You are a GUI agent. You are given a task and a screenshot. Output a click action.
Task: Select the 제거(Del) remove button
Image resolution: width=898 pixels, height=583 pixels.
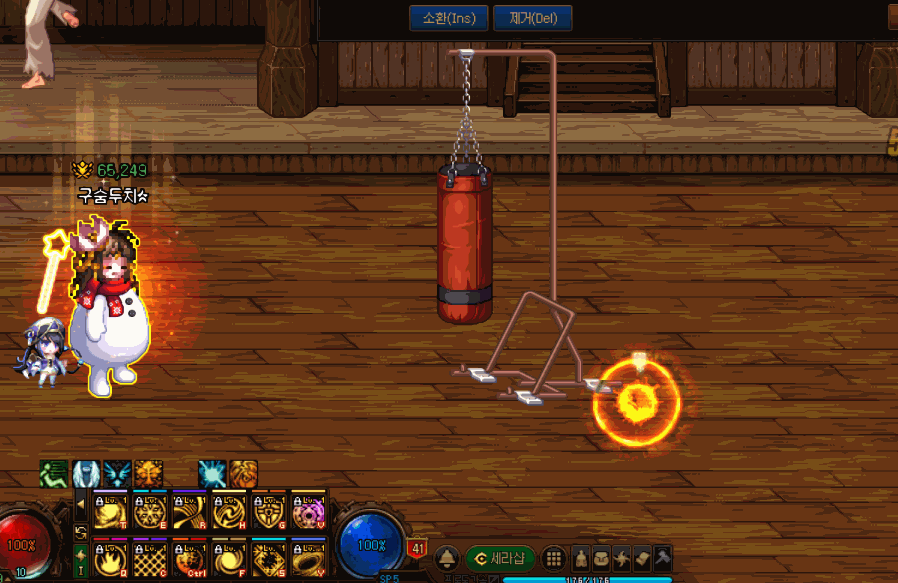point(532,18)
